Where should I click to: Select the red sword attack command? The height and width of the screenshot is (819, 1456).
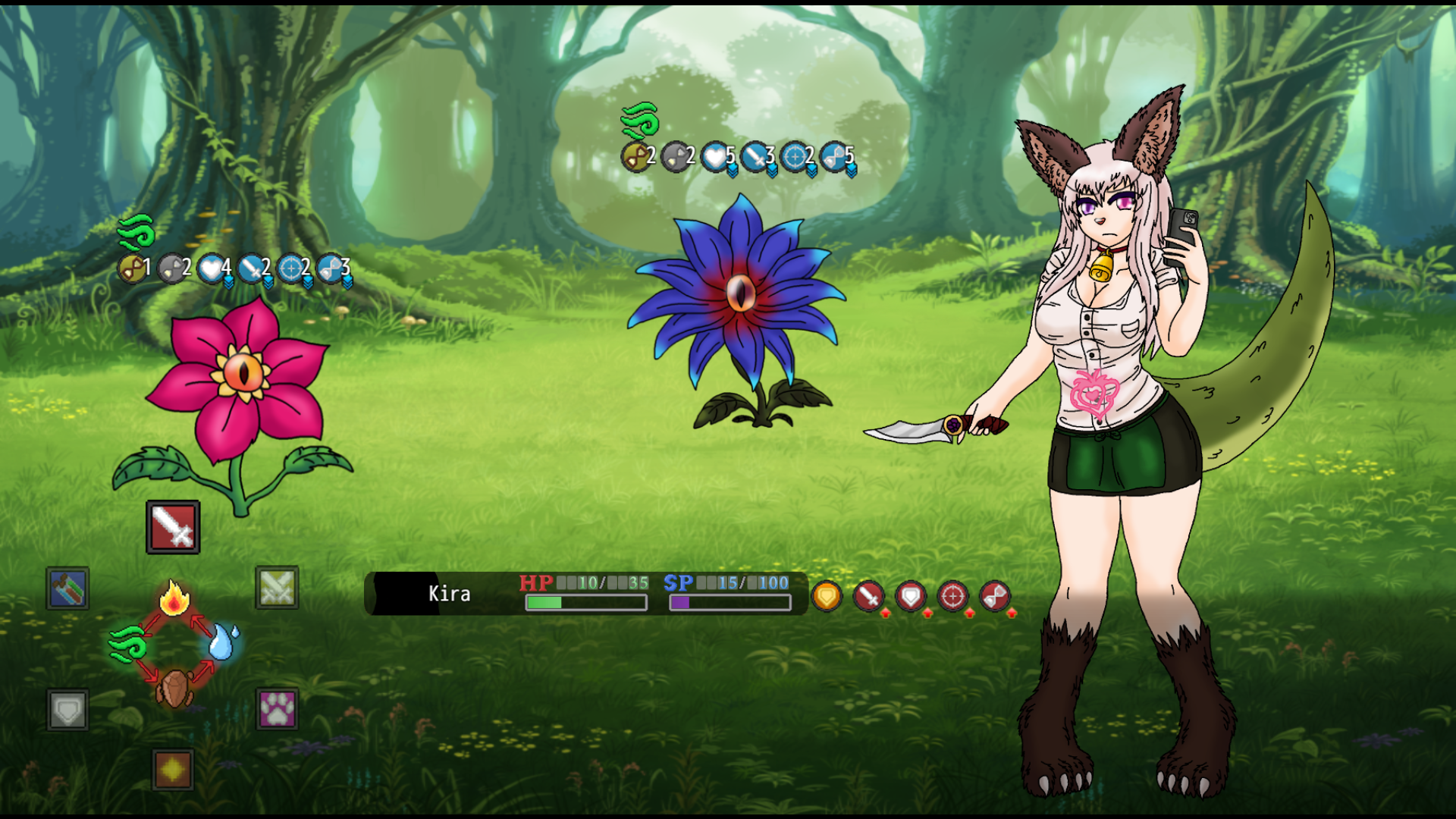tap(173, 526)
